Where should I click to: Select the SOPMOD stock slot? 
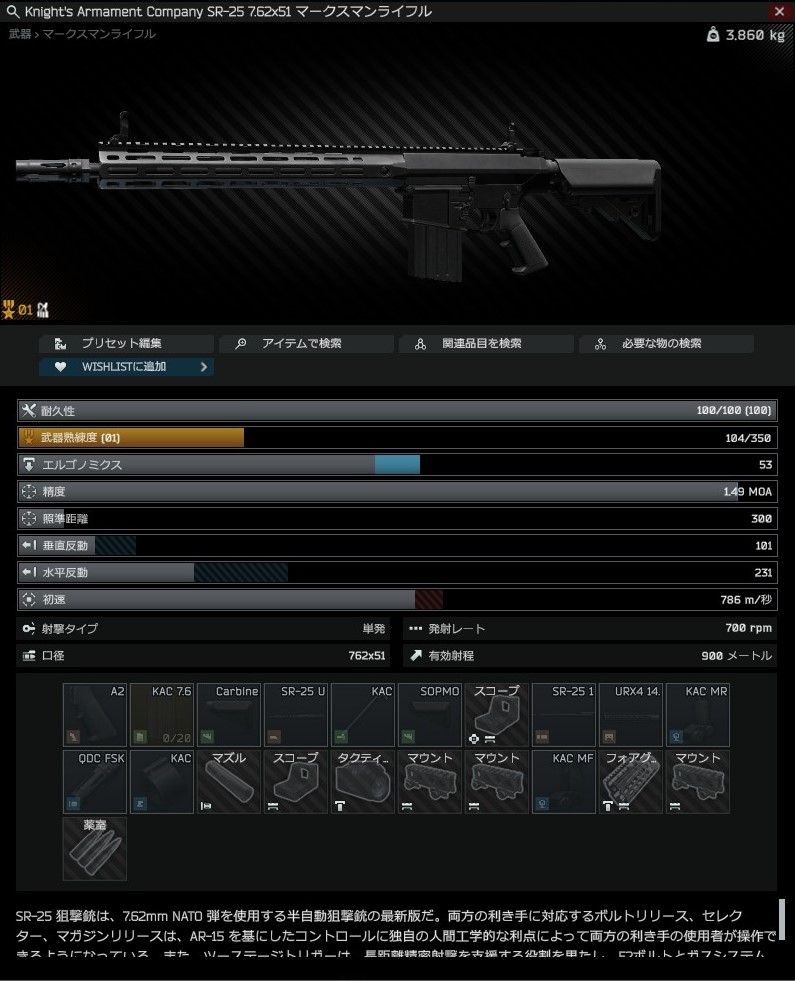(430, 715)
